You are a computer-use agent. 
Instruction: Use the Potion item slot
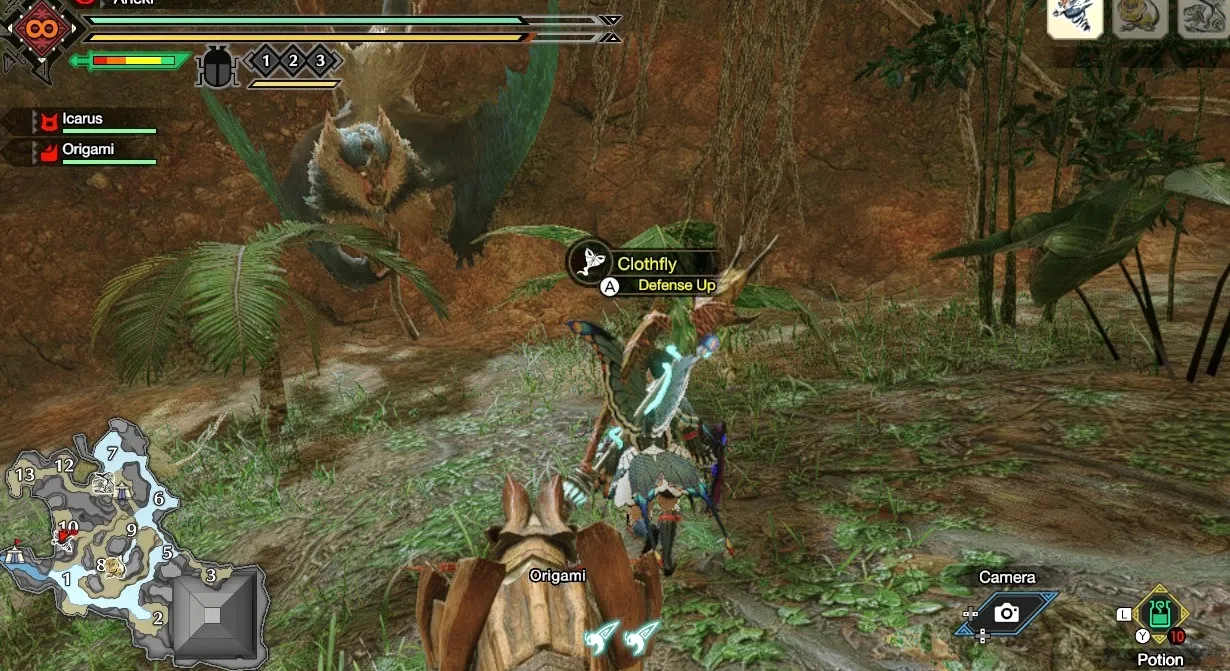(x=1160, y=613)
